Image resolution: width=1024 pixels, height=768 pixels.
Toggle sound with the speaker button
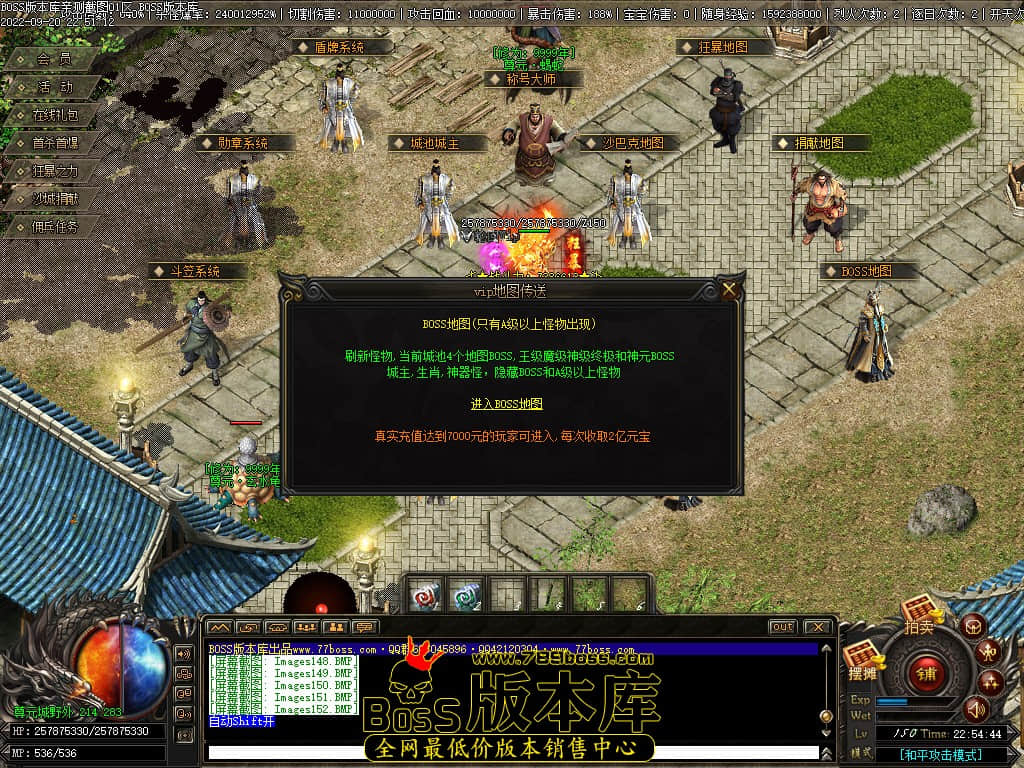coord(975,710)
